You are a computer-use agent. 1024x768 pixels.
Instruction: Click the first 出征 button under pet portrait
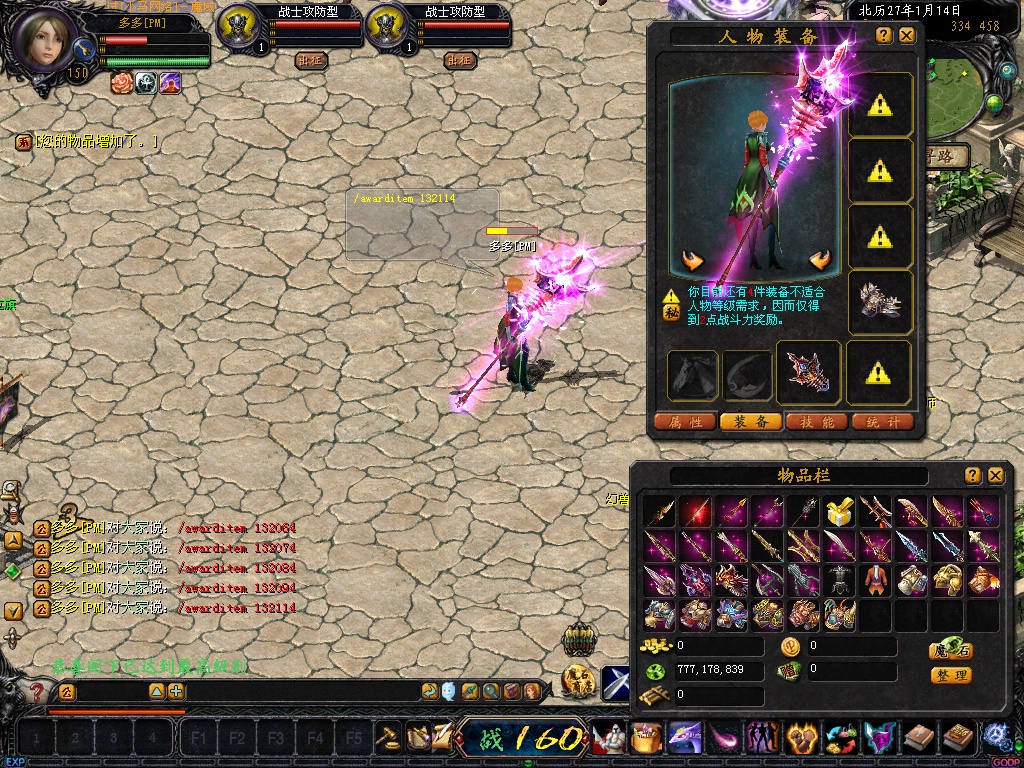[x=311, y=60]
